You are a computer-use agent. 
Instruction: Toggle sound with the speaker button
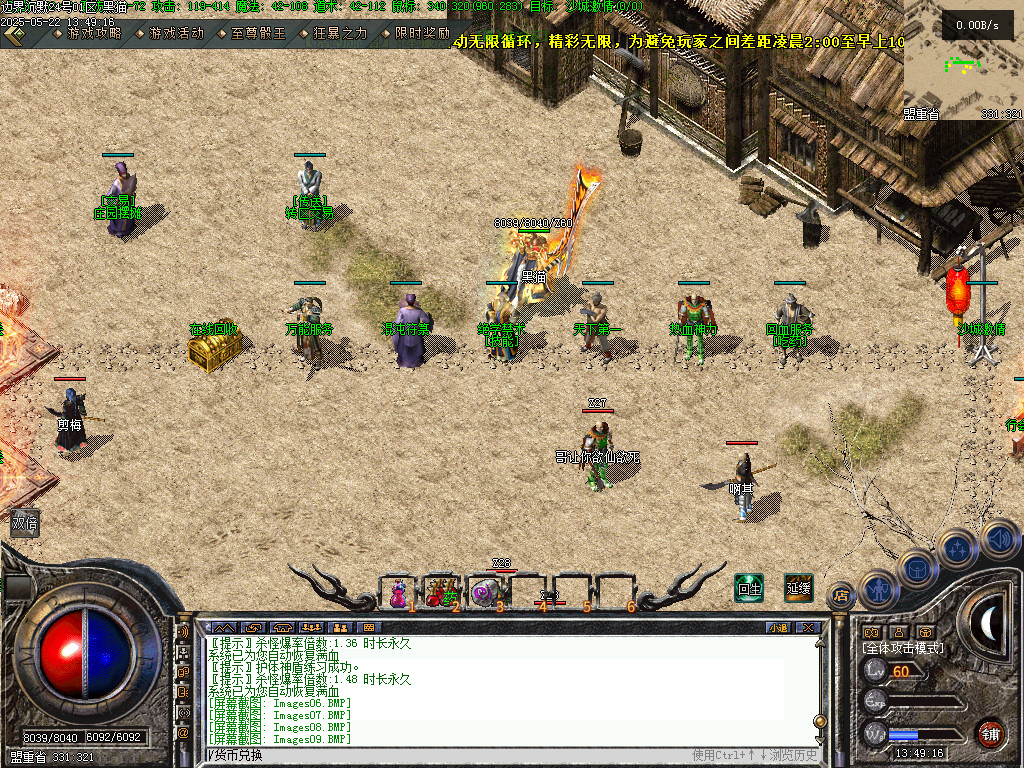(x=998, y=537)
